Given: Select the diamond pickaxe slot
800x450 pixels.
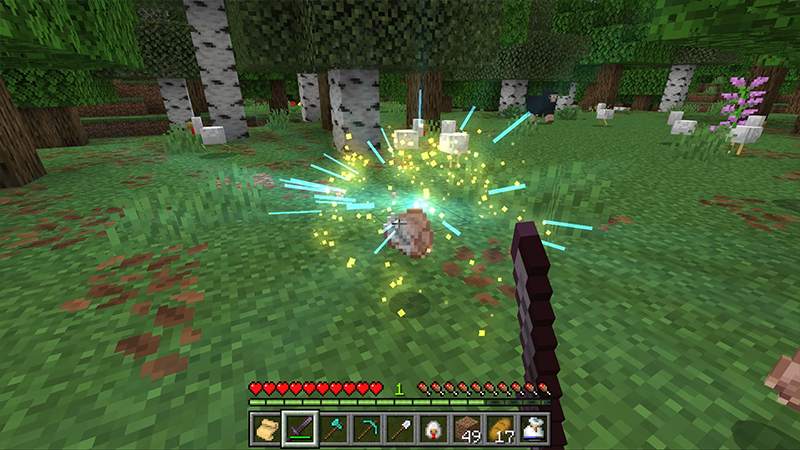Looking at the screenshot, I should coord(367,427).
